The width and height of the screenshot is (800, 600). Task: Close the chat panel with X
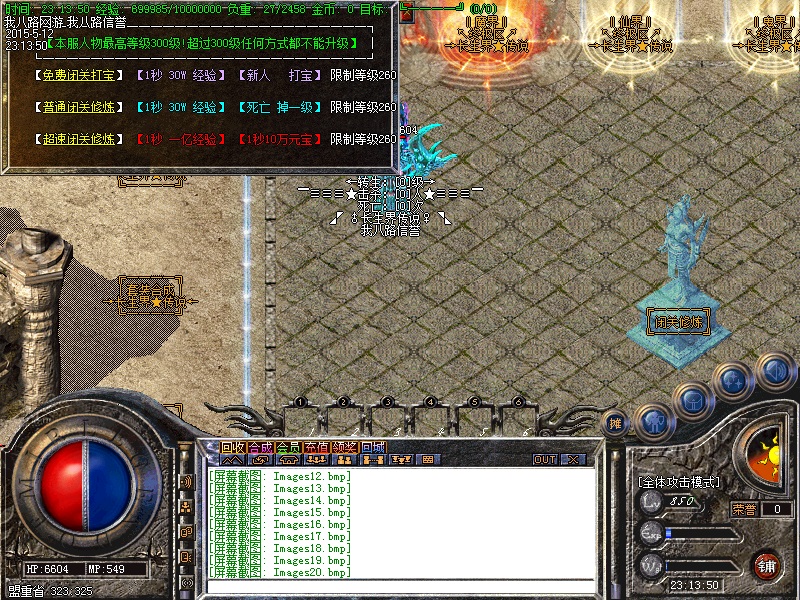coord(573,460)
